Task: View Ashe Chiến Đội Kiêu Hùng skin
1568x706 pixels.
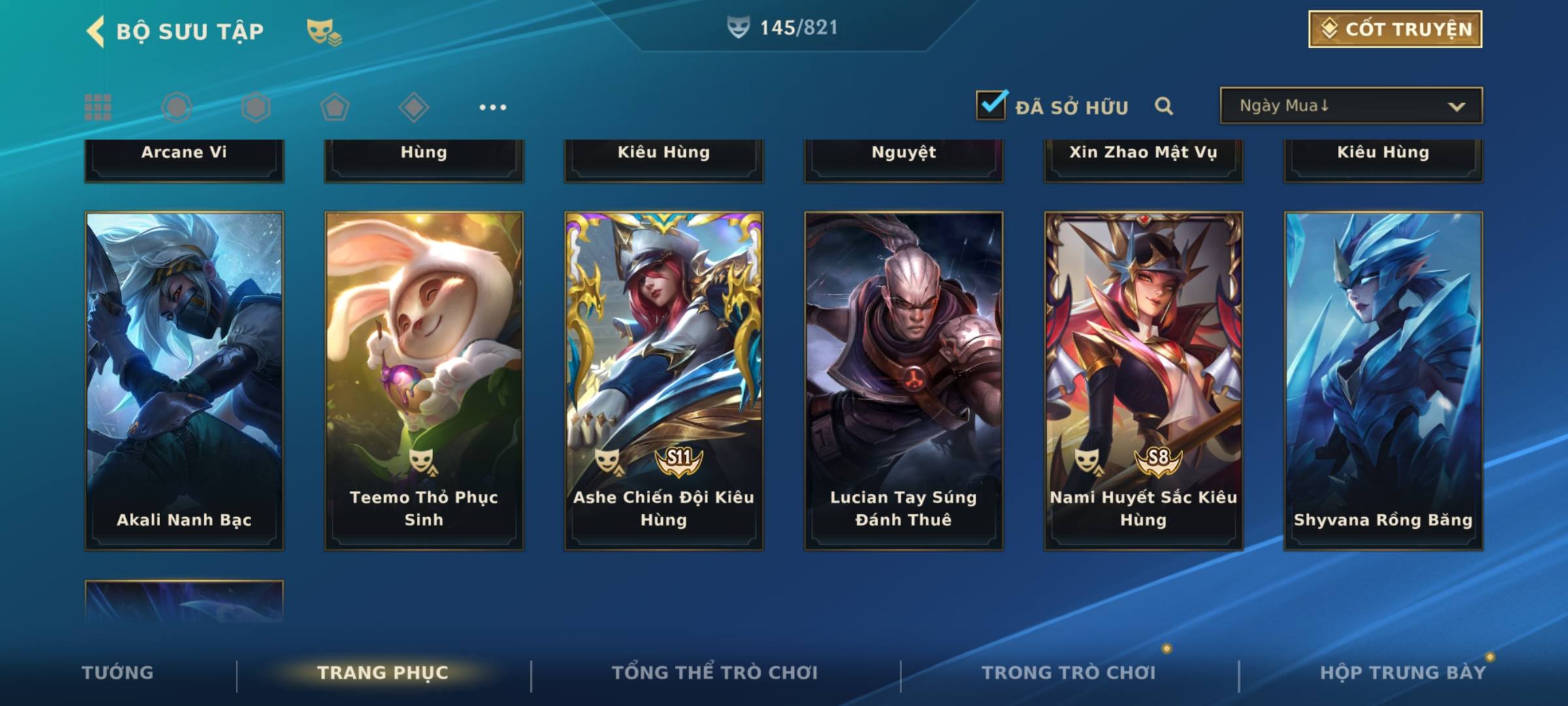Action: click(x=664, y=380)
